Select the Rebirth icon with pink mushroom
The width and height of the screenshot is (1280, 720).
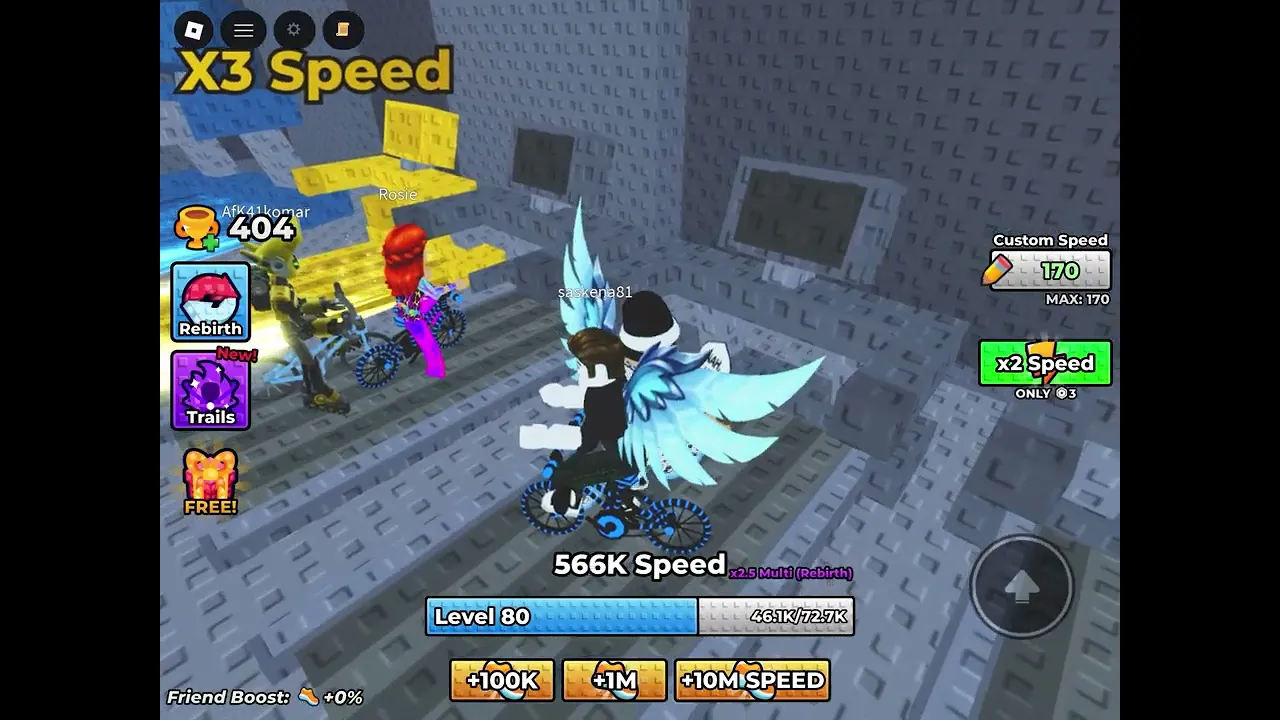click(210, 300)
